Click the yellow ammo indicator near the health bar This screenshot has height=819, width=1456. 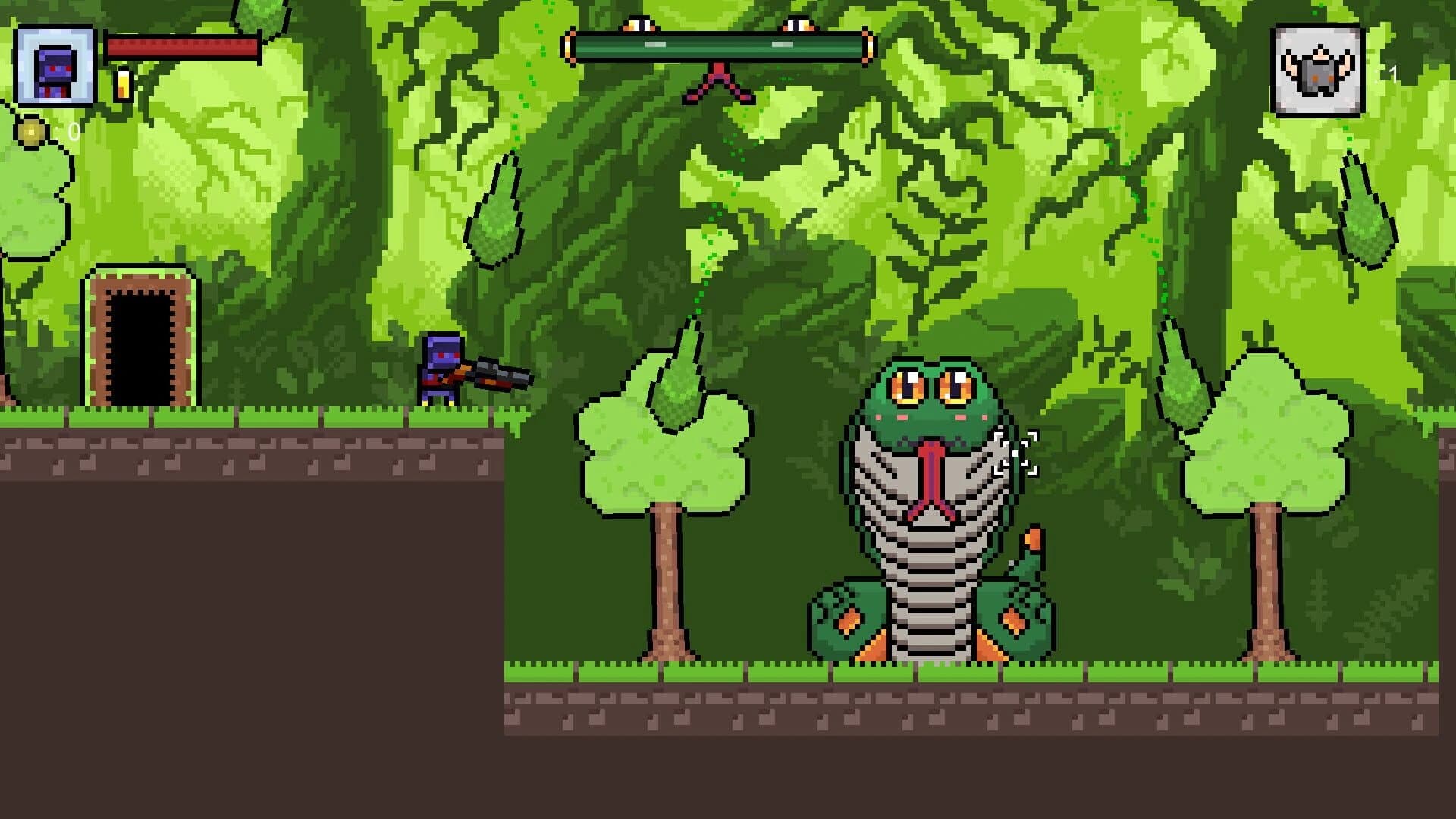[x=121, y=83]
